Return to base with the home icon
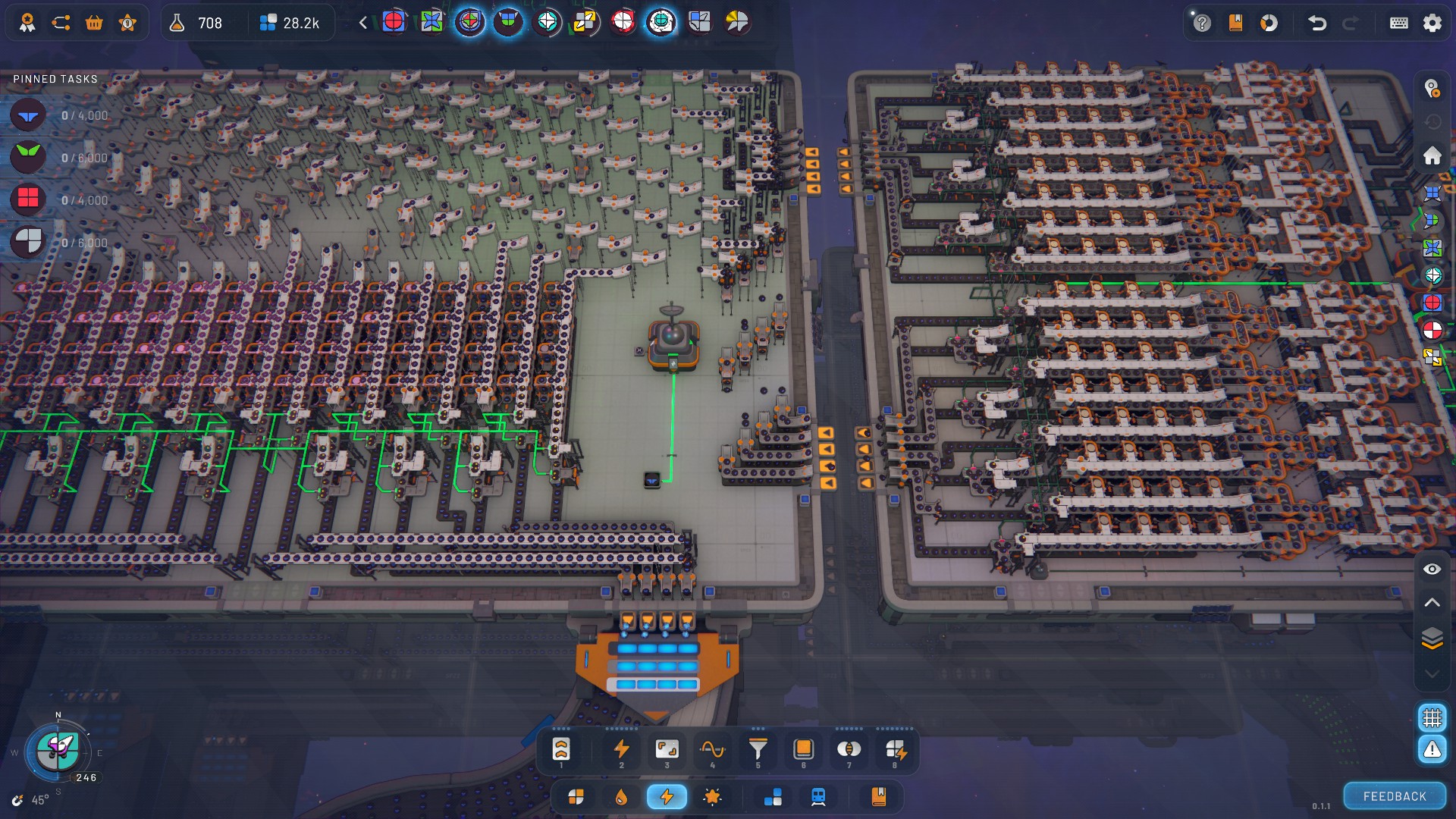Viewport: 1456px width, 819px height. click(x=1432, y=155)
